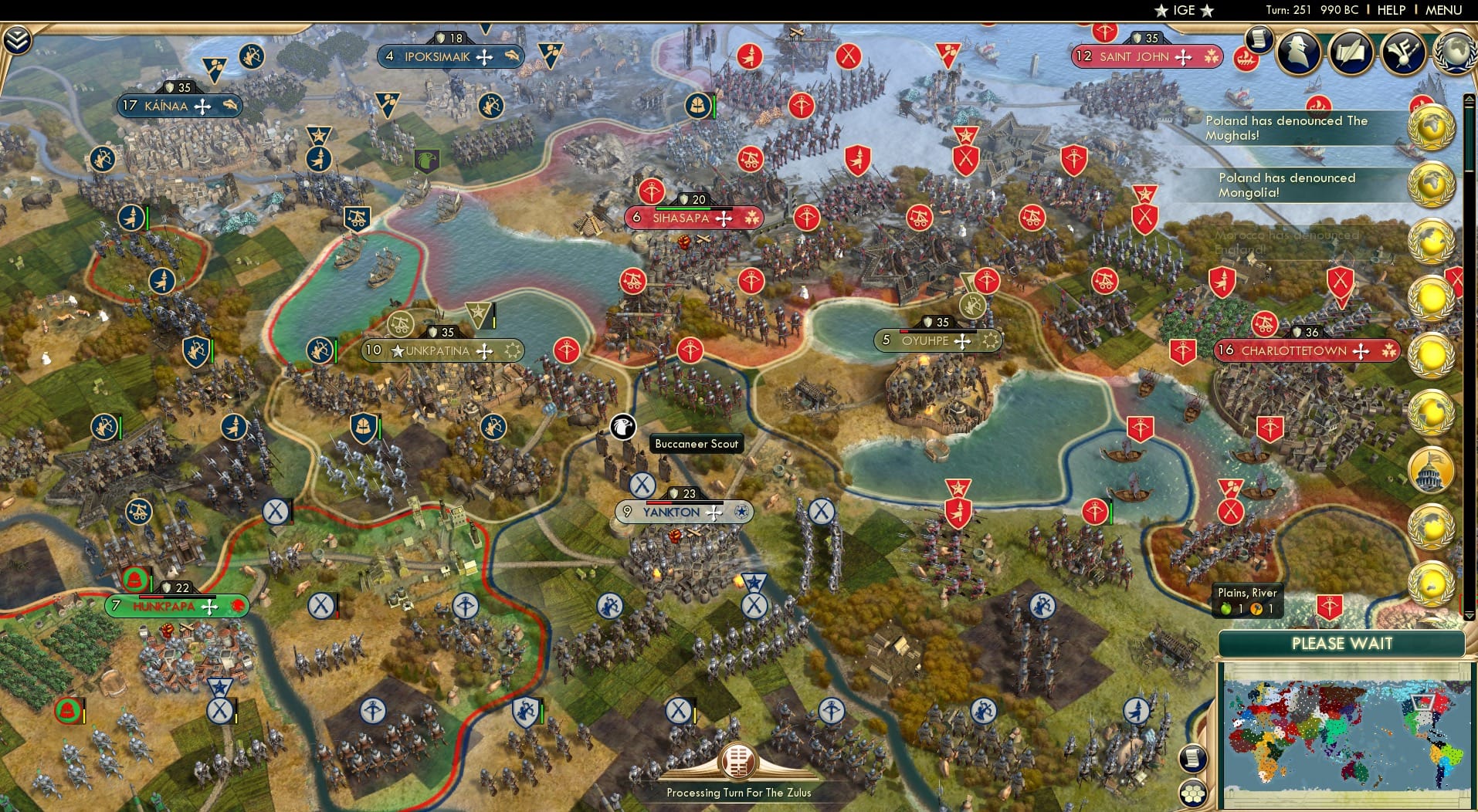Image resolution: width=1478 pixels, height=812 pixels.
Task: Open the Espionage overview via the spy icon
Action: (1298, 52)
